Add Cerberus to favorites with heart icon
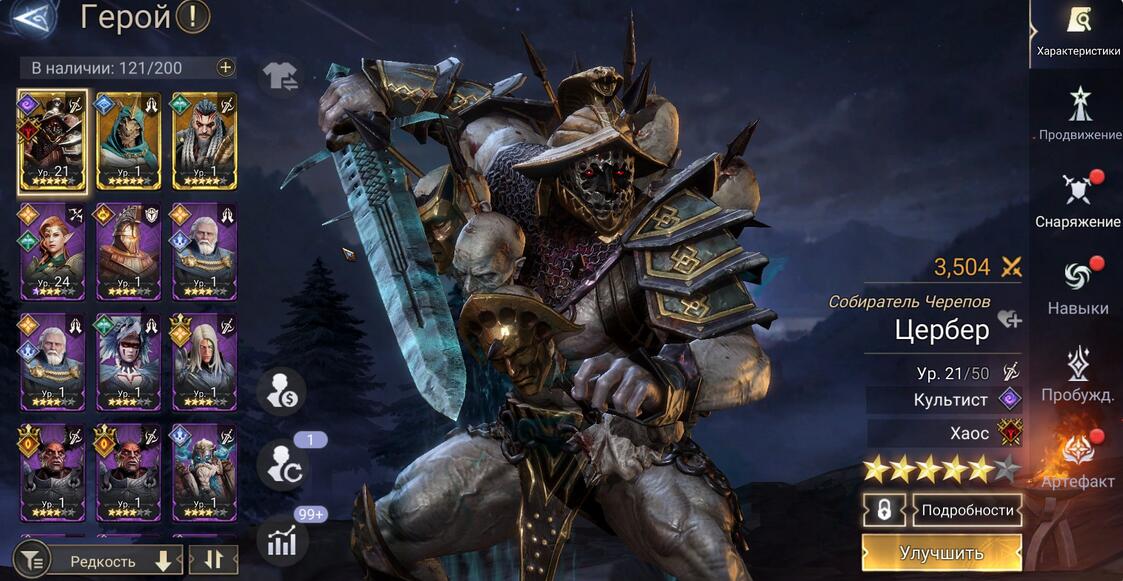Viewport: 1123px width, 581px height. 1009,320
